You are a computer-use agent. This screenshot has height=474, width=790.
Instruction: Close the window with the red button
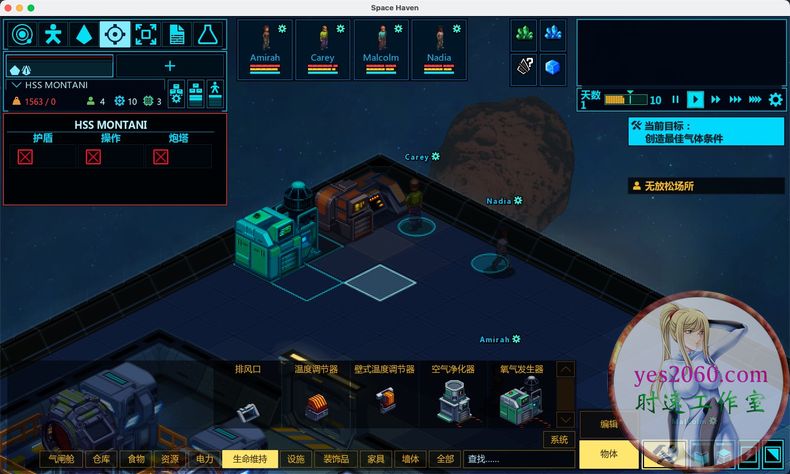[9, 8]
